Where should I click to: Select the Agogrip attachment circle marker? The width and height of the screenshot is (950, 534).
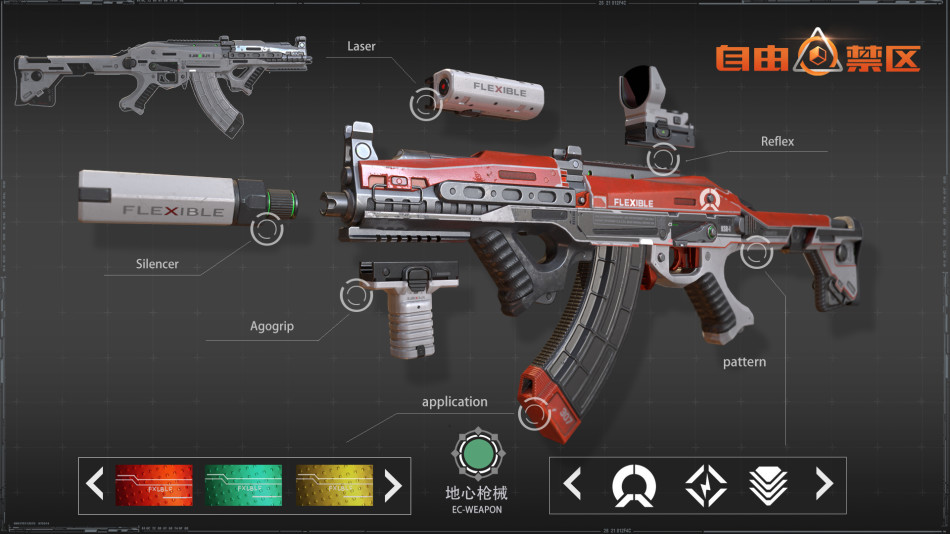pyautogui.click(x=357, y=295)
